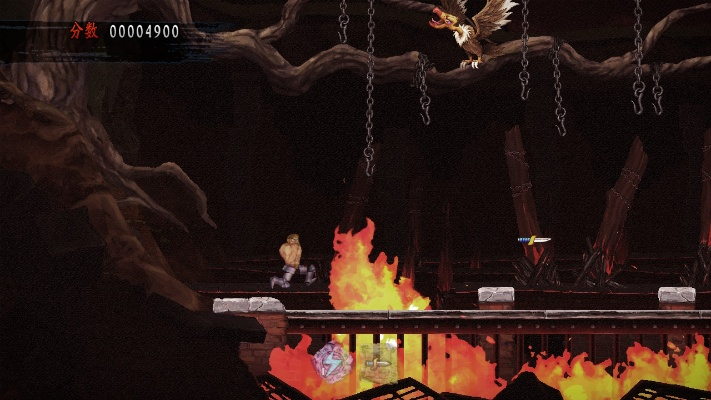Image resolution: width=711 pixels, height=400 pixels.
Task: Select the throwing dagger weapon icon
Action: click(378, 362)
